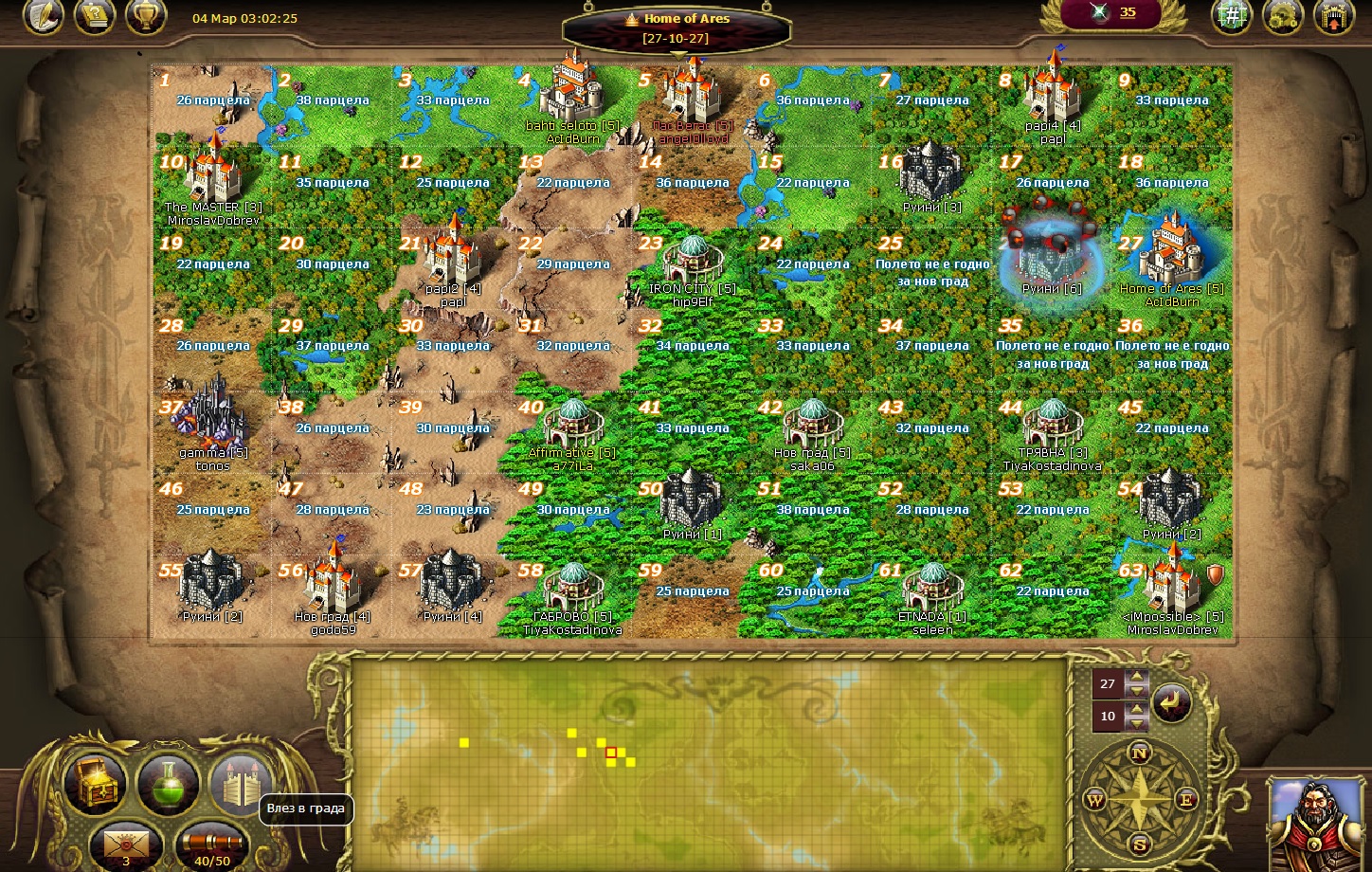This screenshot has height=872, width=1372.
Task: Move map east with E compass button
Action: [1185, 800]
